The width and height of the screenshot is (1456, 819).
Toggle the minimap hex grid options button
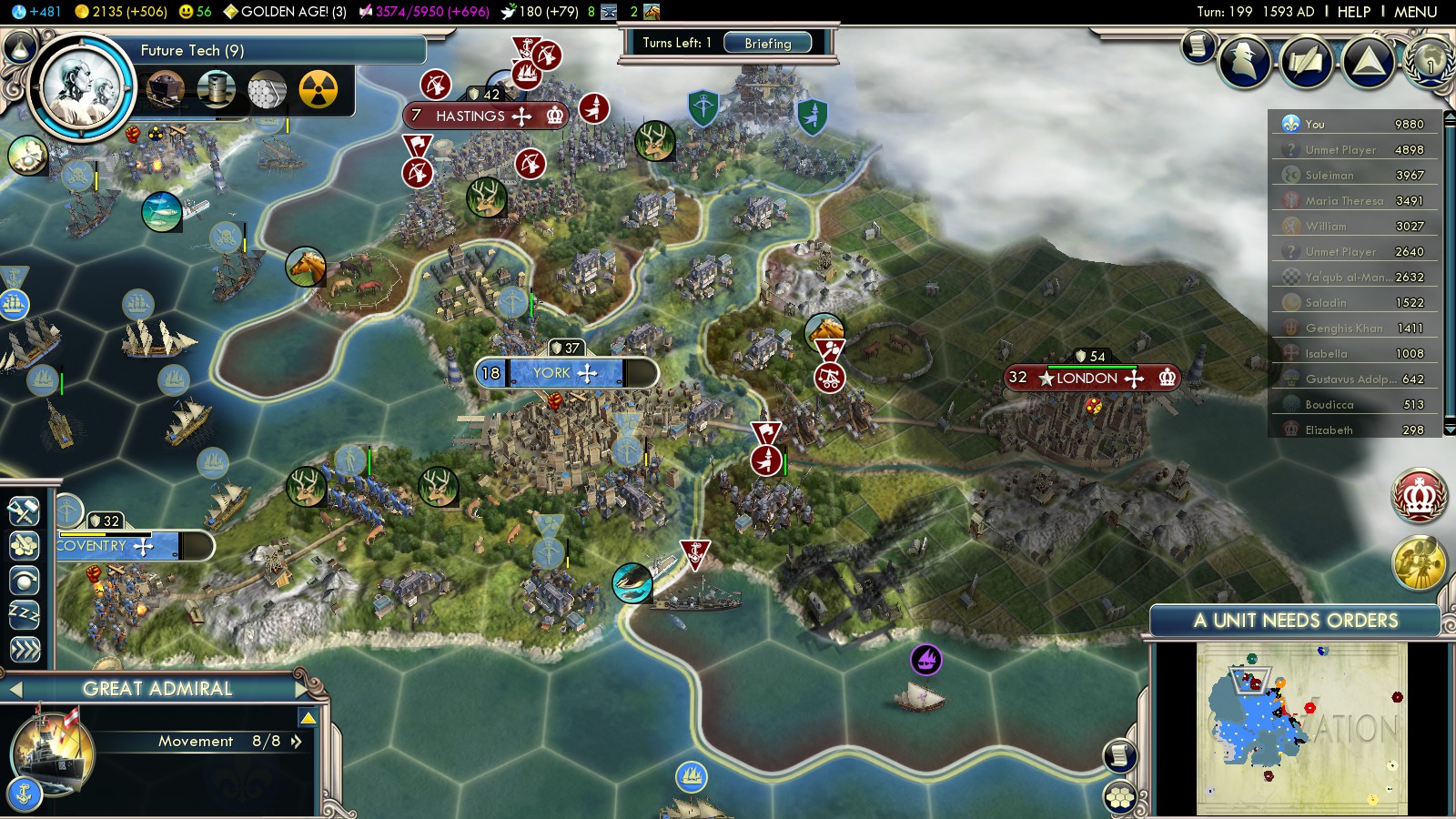tap(1120, 798)
